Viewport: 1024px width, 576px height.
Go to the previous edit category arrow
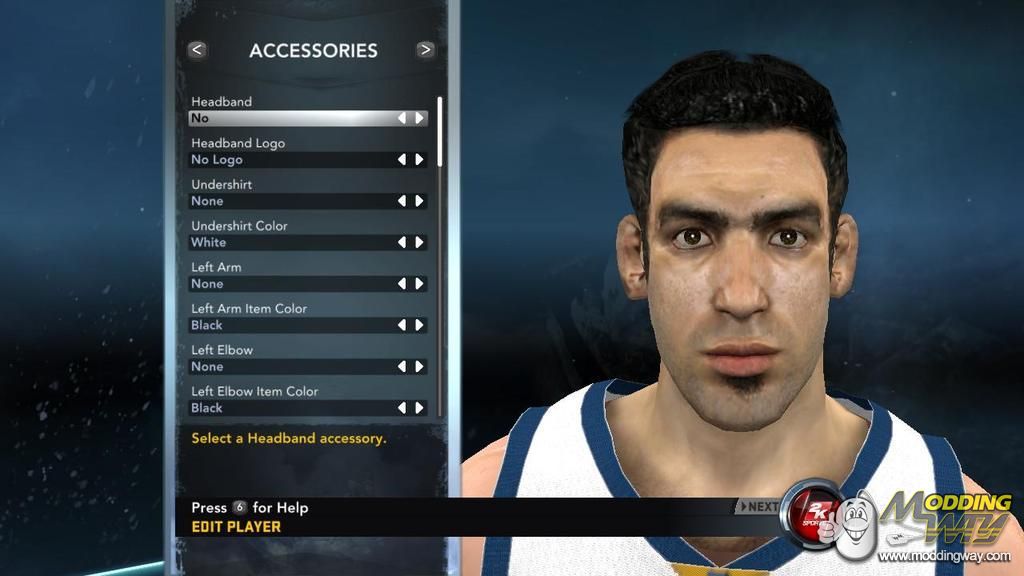(x=197, y=49)
